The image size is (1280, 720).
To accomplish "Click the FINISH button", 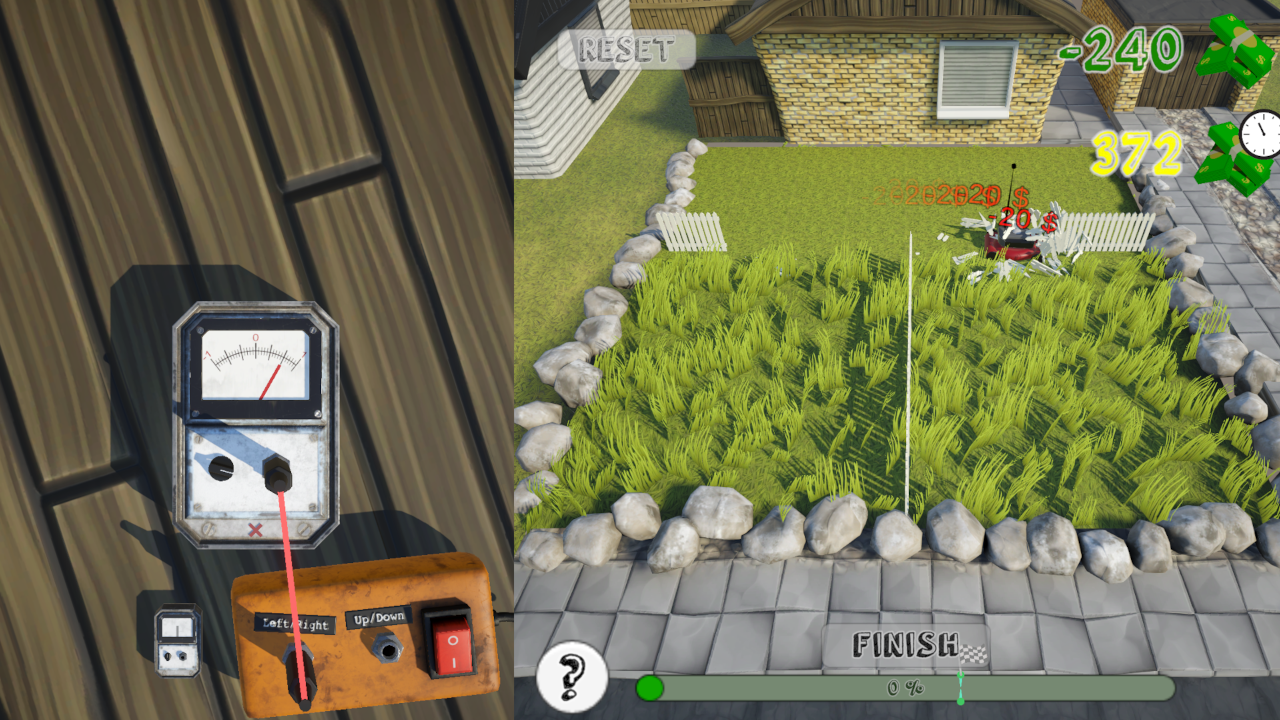I will pyautogui.click(x=906, y=646).
